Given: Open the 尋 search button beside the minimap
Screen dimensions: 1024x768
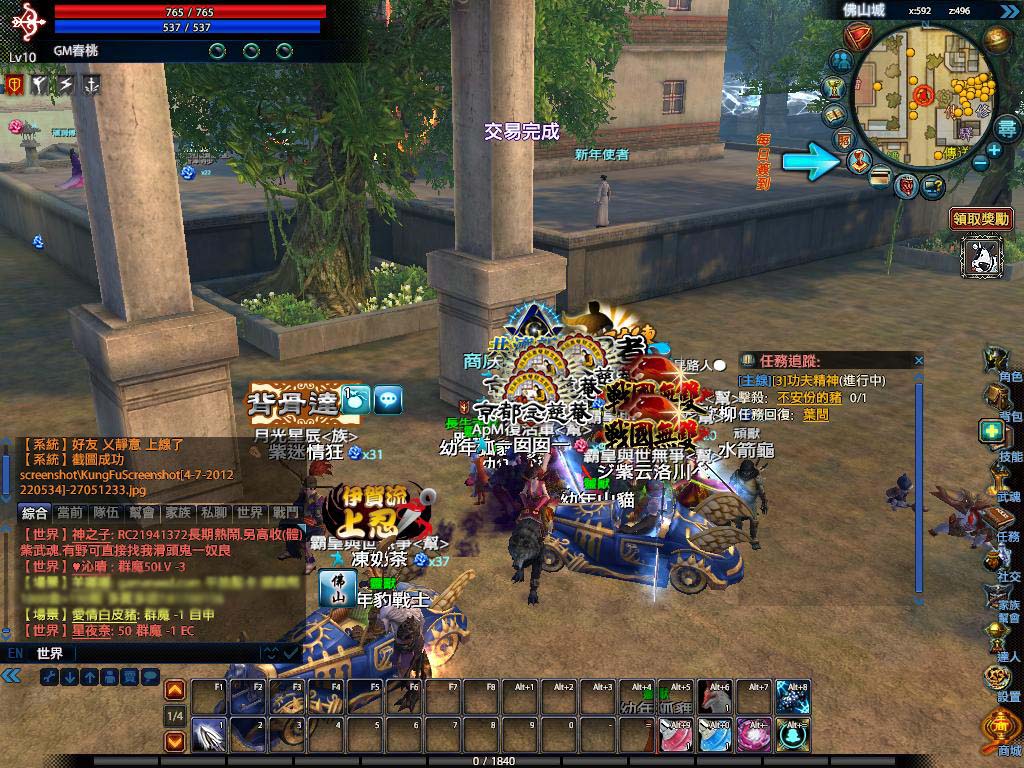Looking at the screenshot, I should tap(1006, 128).
